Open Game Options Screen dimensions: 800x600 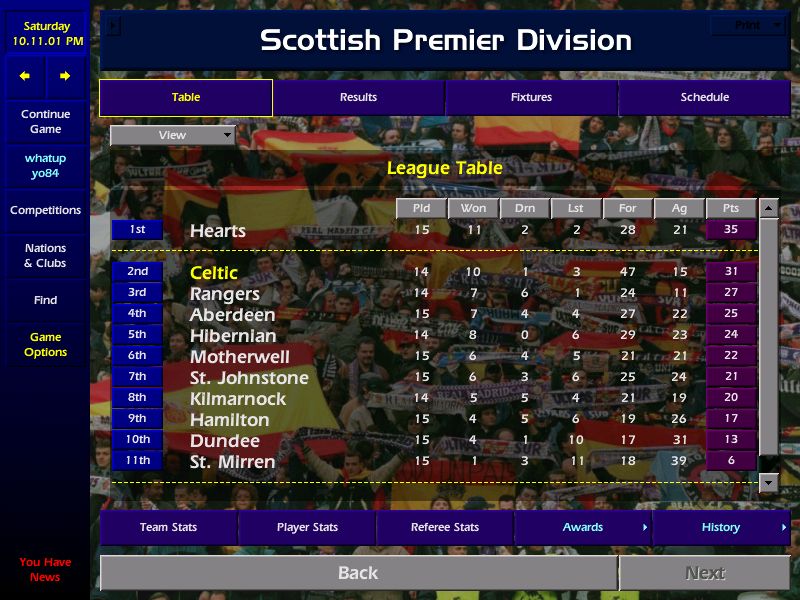click(x=45, y=344)
